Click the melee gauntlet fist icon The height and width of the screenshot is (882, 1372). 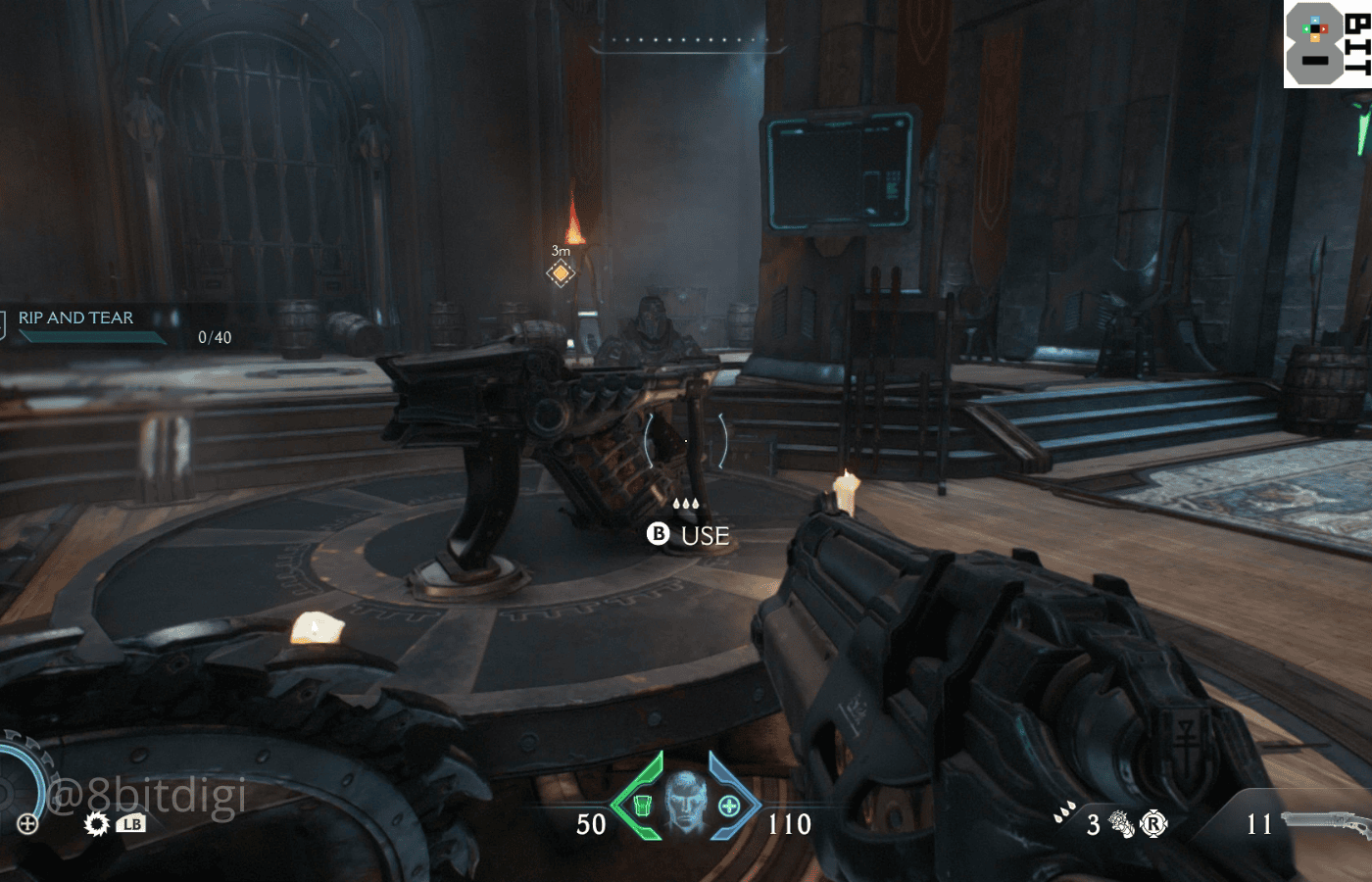coord(1121,824)
